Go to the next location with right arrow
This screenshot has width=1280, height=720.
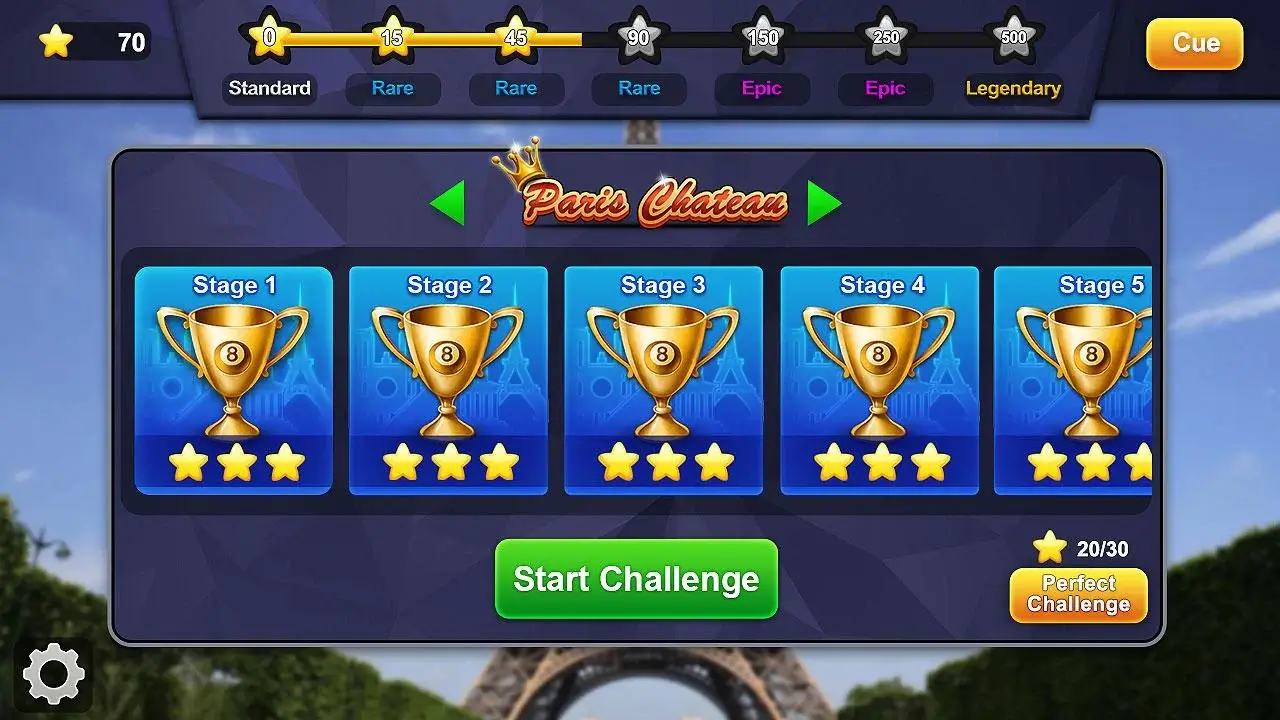pos(824,203)
